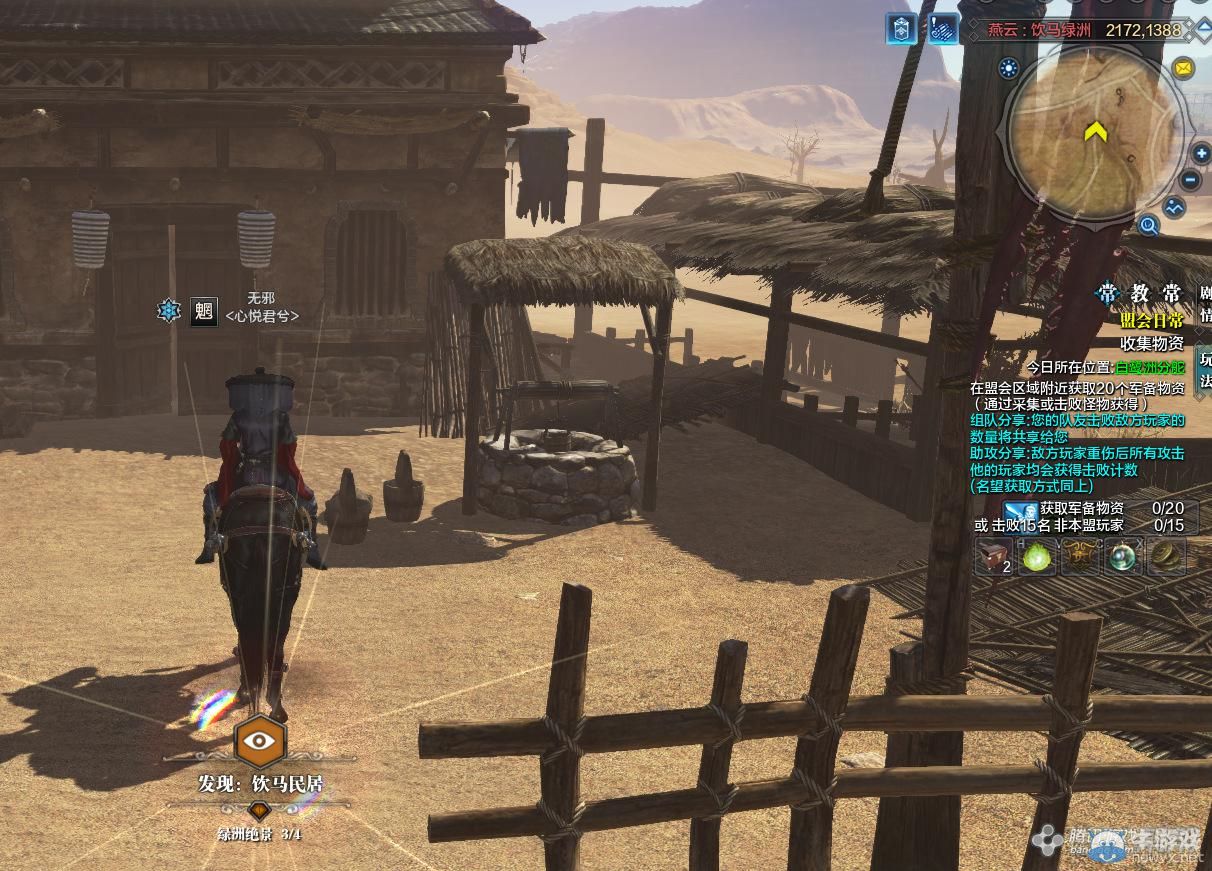
Task: Use the teal glass orb item
Action: [1124, 557]
